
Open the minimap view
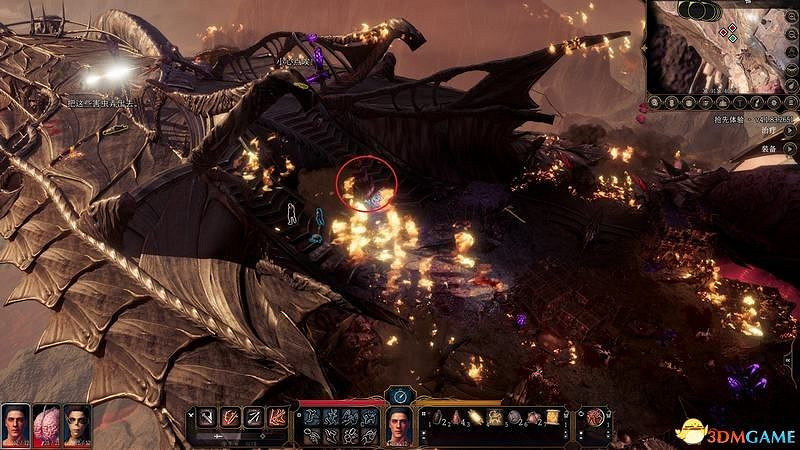[720, 47]
